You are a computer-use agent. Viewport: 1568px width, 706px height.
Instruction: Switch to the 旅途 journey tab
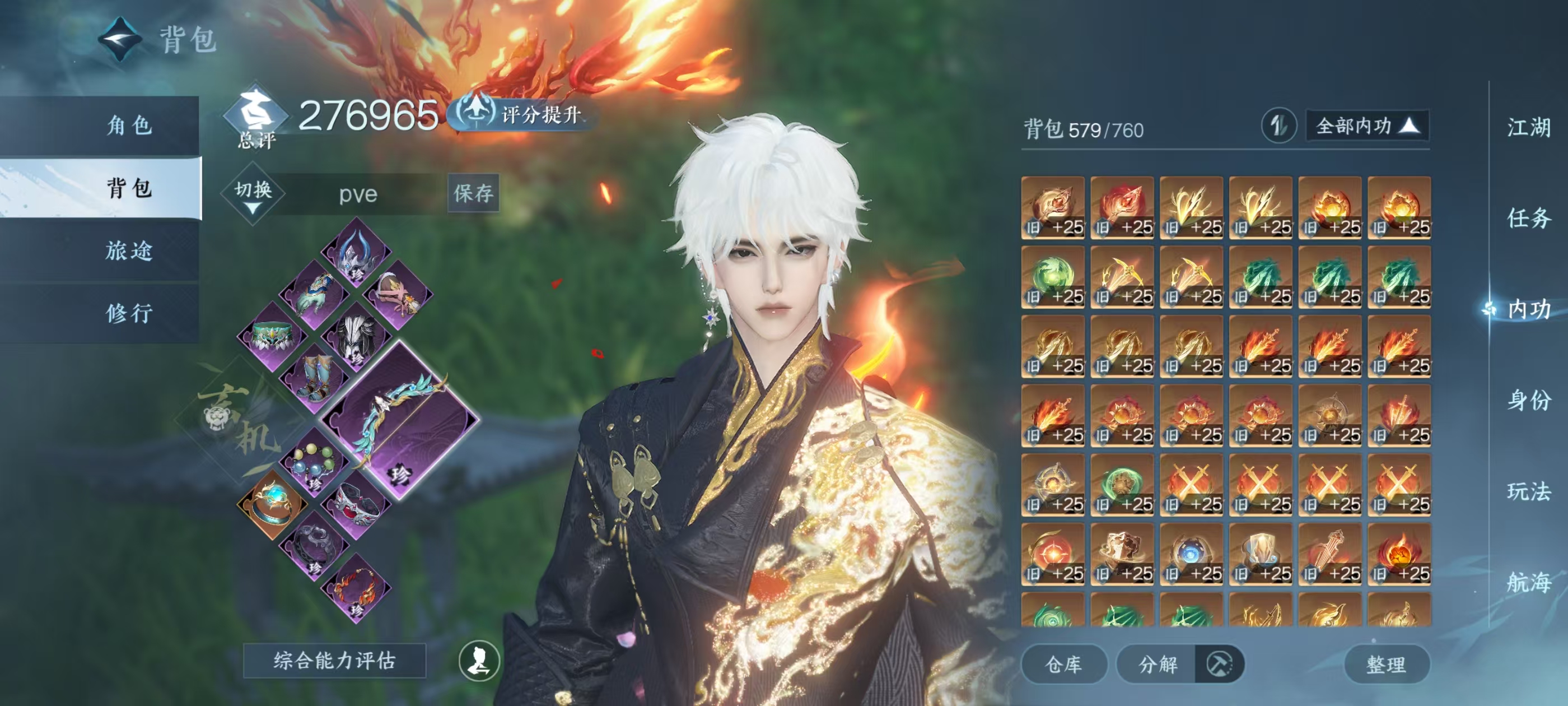129,250
